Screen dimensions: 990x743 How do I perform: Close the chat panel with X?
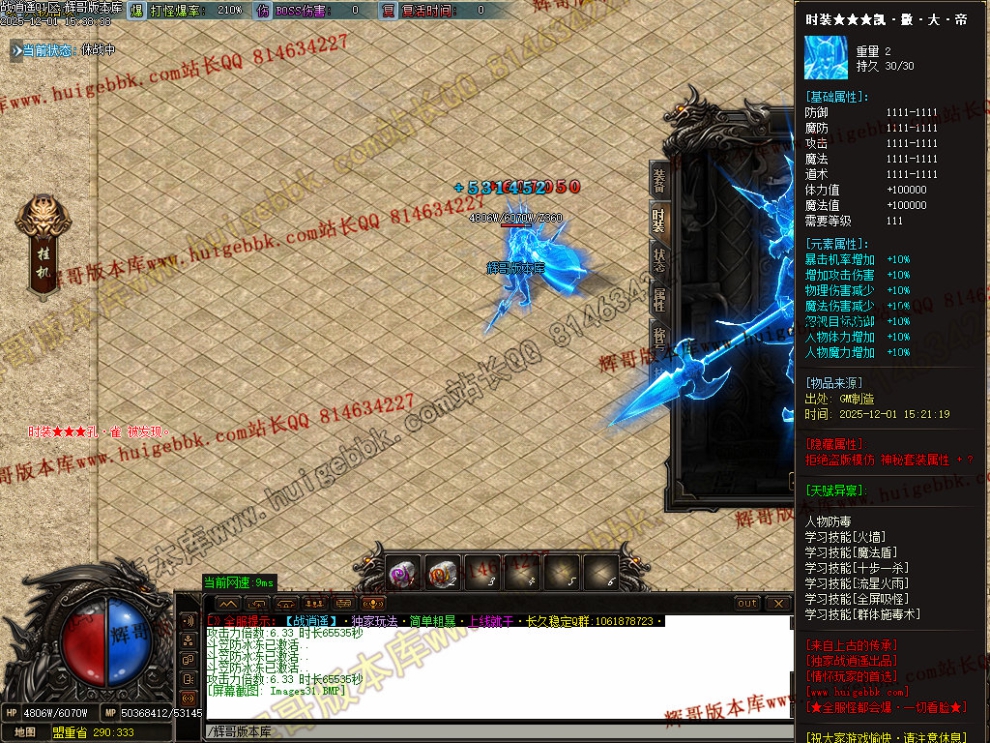[x=778, y=604]
